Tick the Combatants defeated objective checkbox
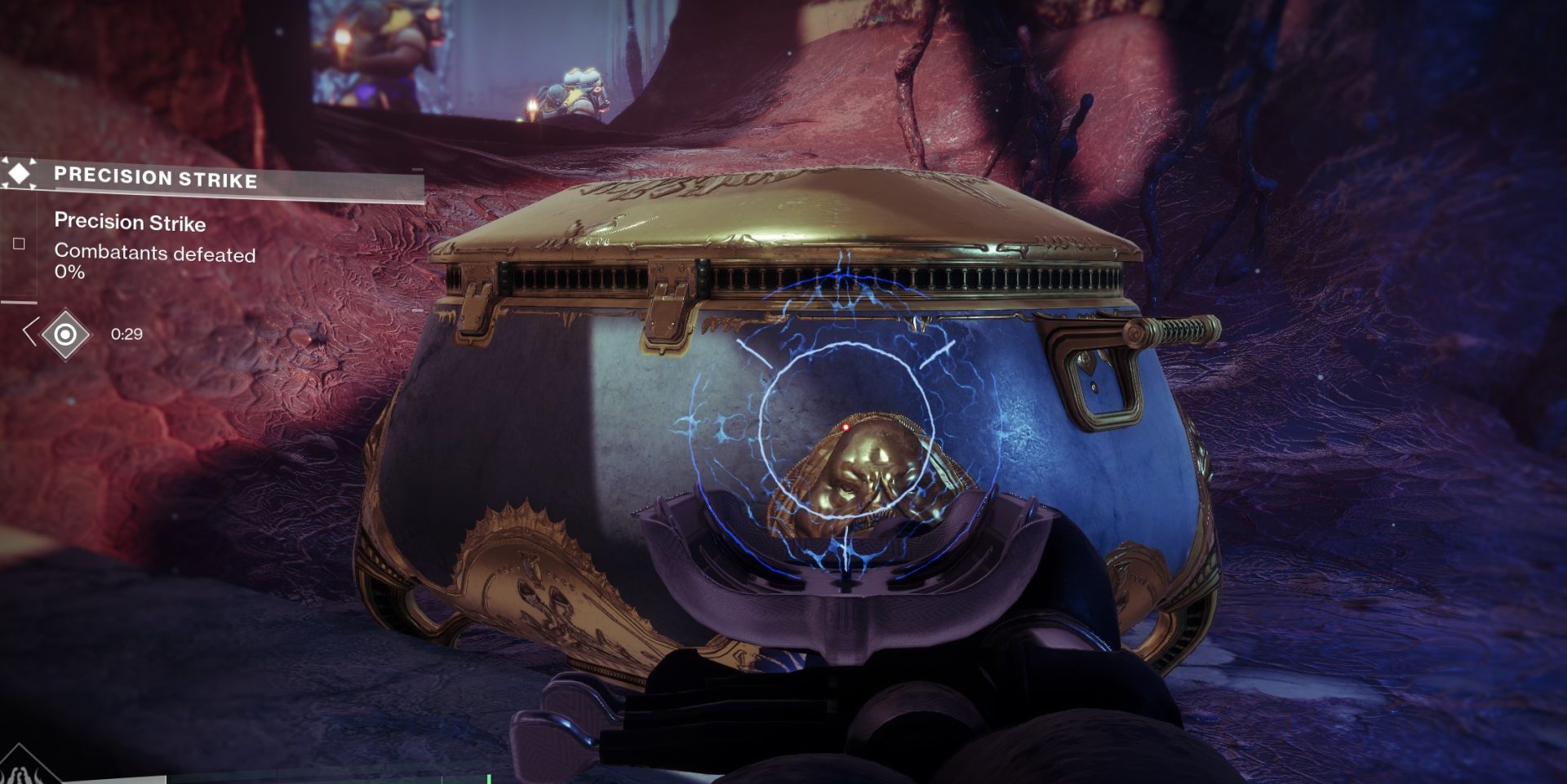Screen dimensions: 1567x784 click(x=19, y=243)
